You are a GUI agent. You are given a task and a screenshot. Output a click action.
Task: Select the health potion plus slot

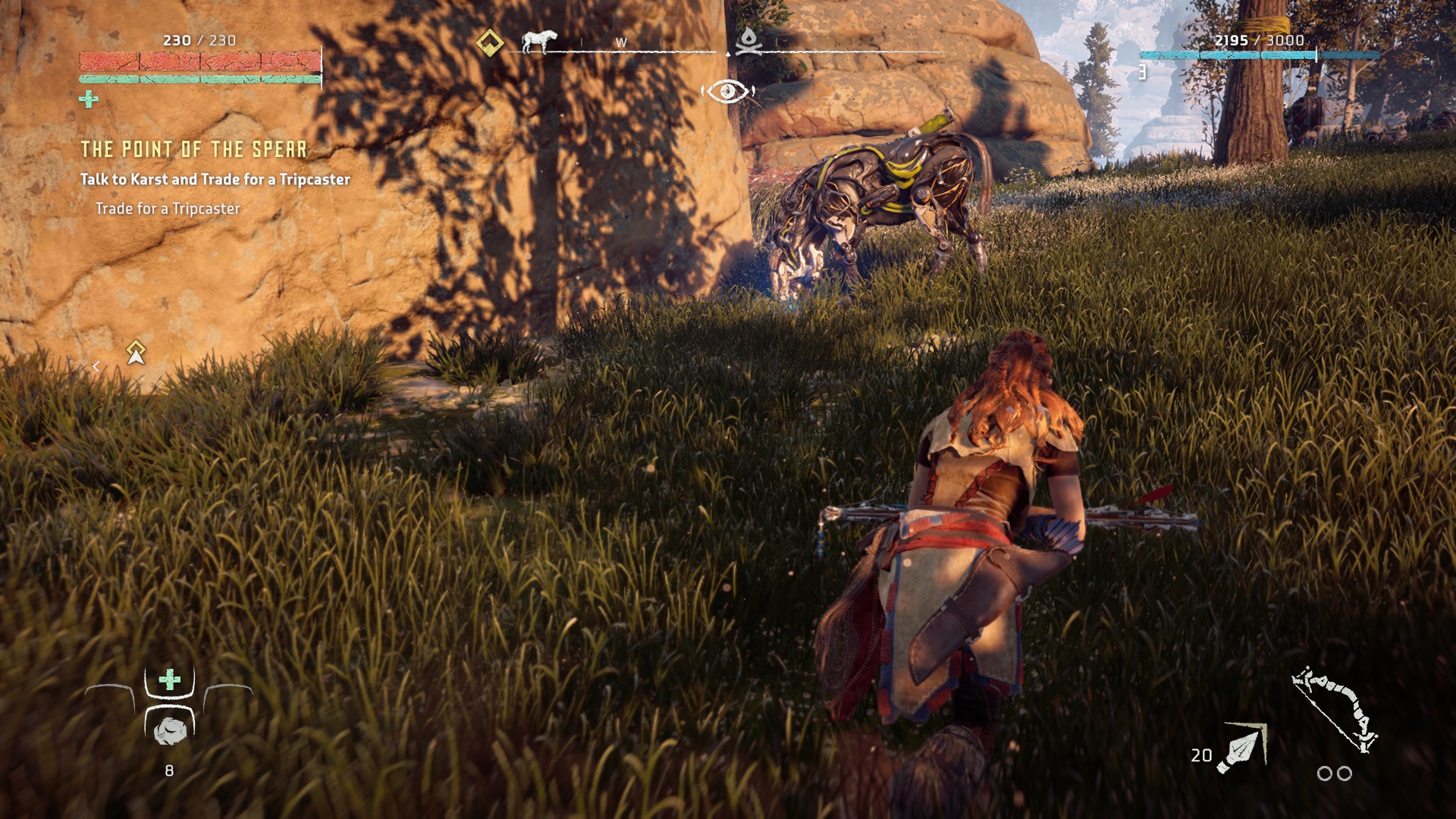click(170, 679)
